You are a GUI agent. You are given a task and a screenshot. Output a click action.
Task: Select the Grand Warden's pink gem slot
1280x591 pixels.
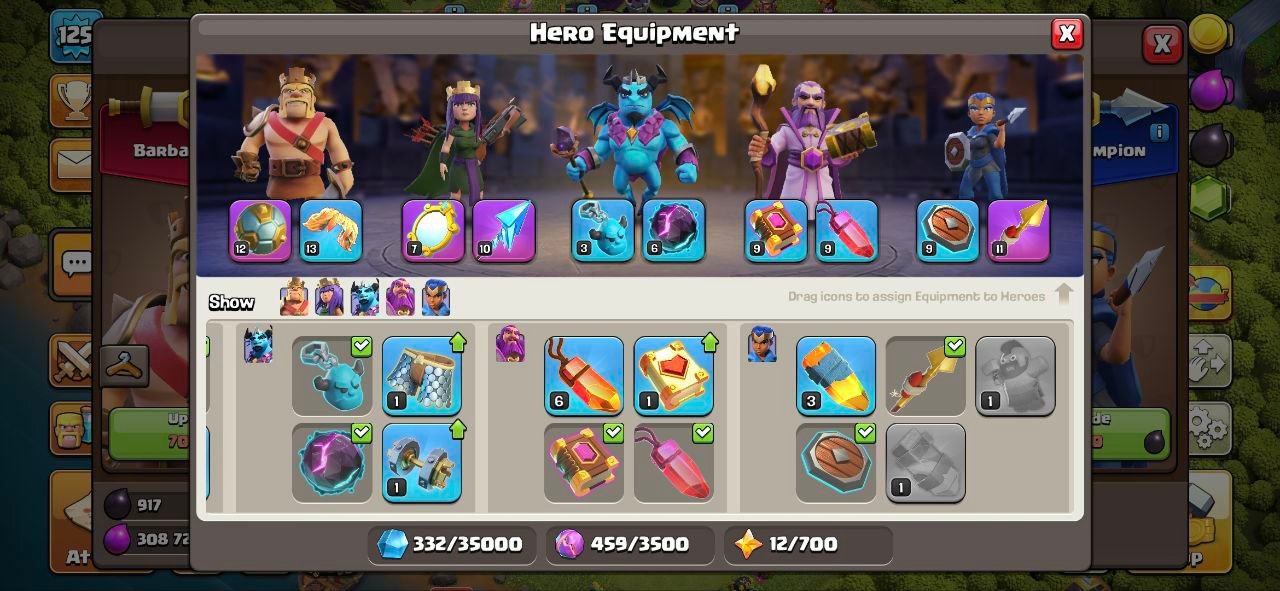point(847,231)
